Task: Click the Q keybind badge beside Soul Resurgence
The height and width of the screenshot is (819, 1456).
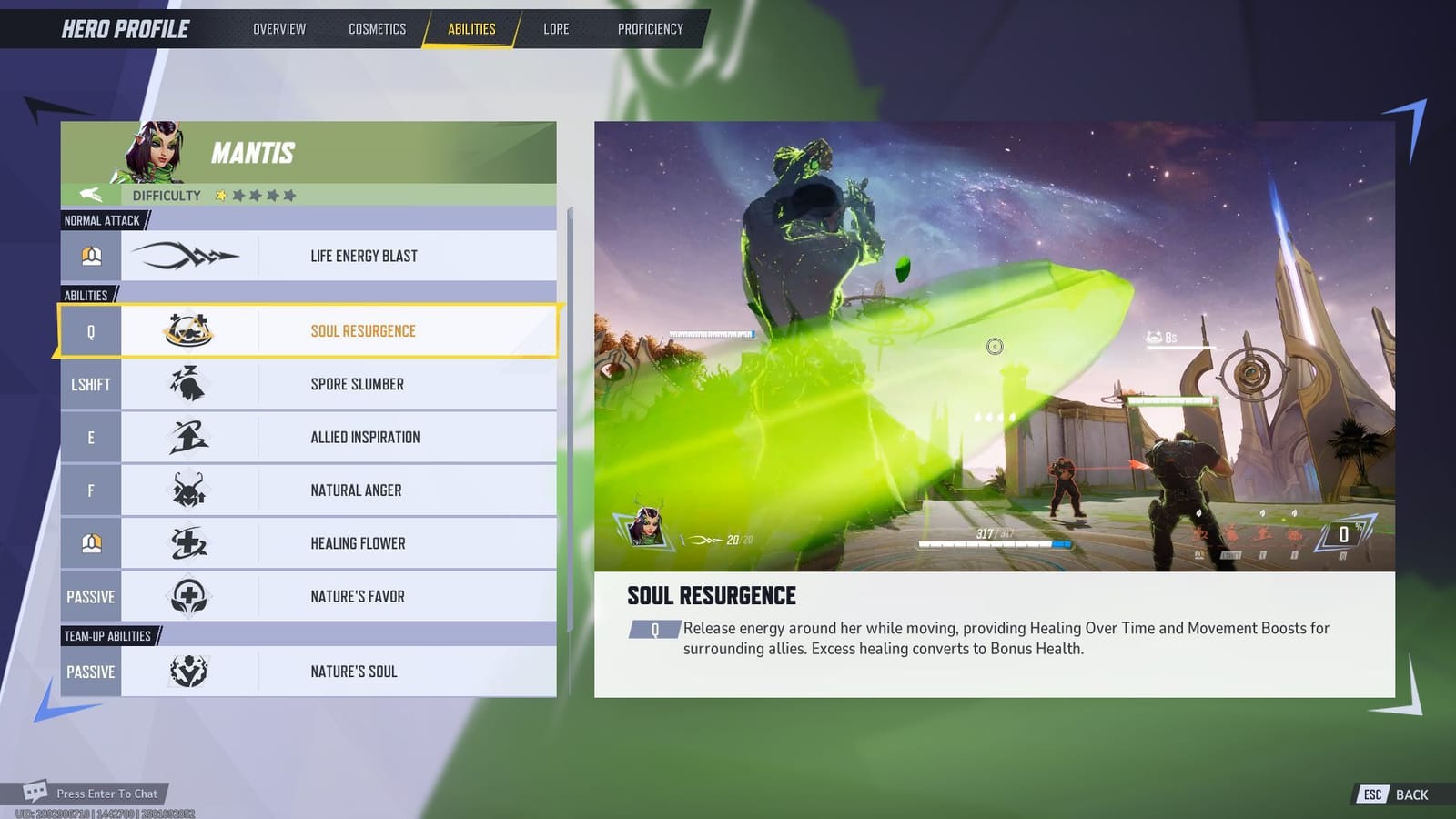Action: click(90, 331)
